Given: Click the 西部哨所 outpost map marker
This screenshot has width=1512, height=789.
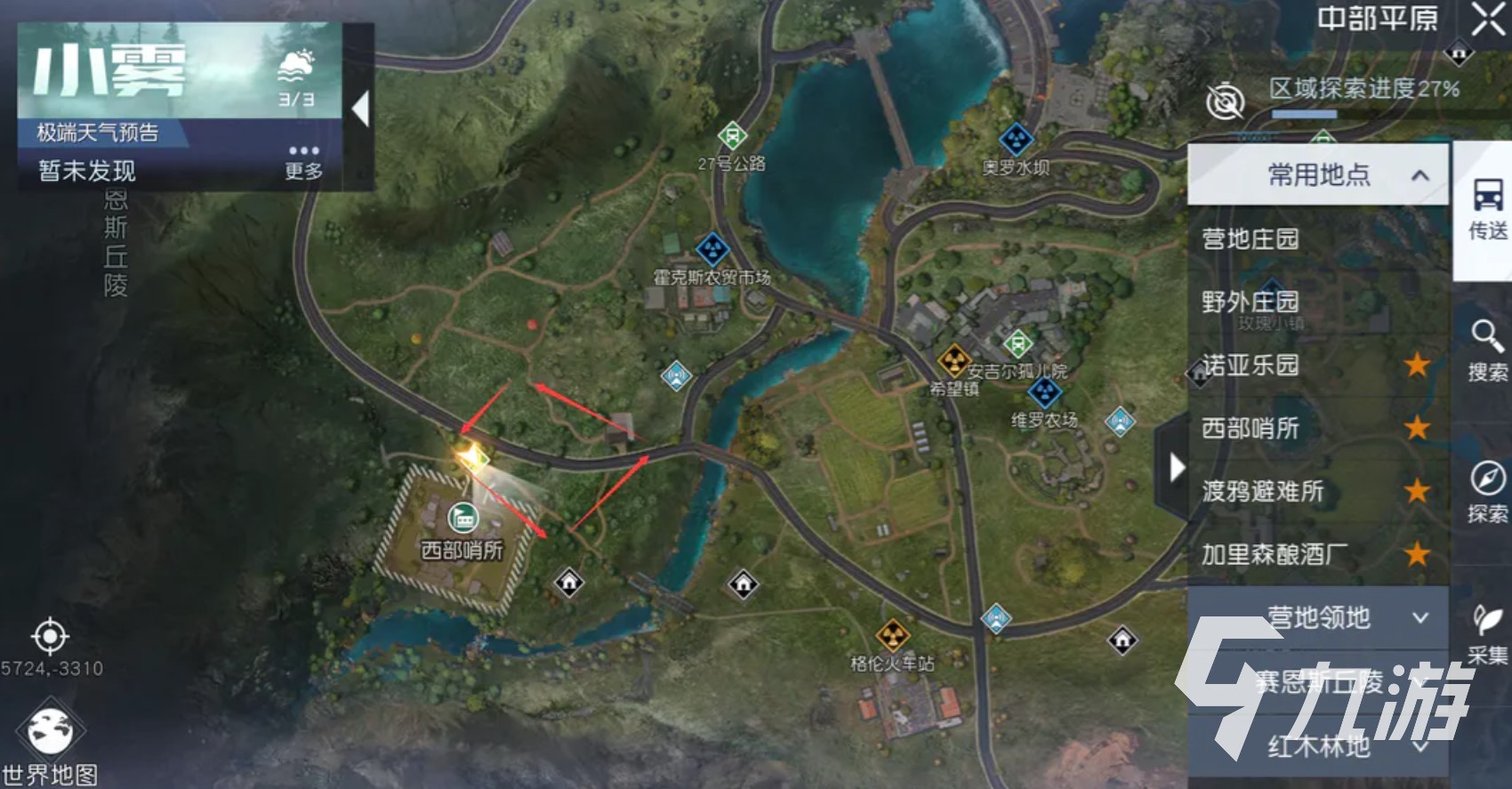Looking at the screenshot, I should pos(462,518).
